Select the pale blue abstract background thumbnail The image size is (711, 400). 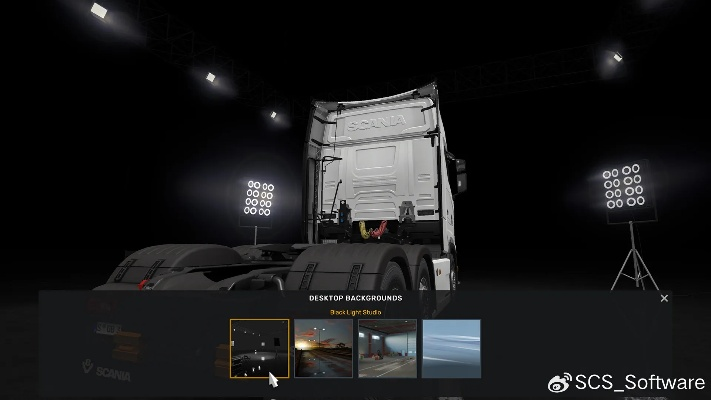[x=451, y=348]
